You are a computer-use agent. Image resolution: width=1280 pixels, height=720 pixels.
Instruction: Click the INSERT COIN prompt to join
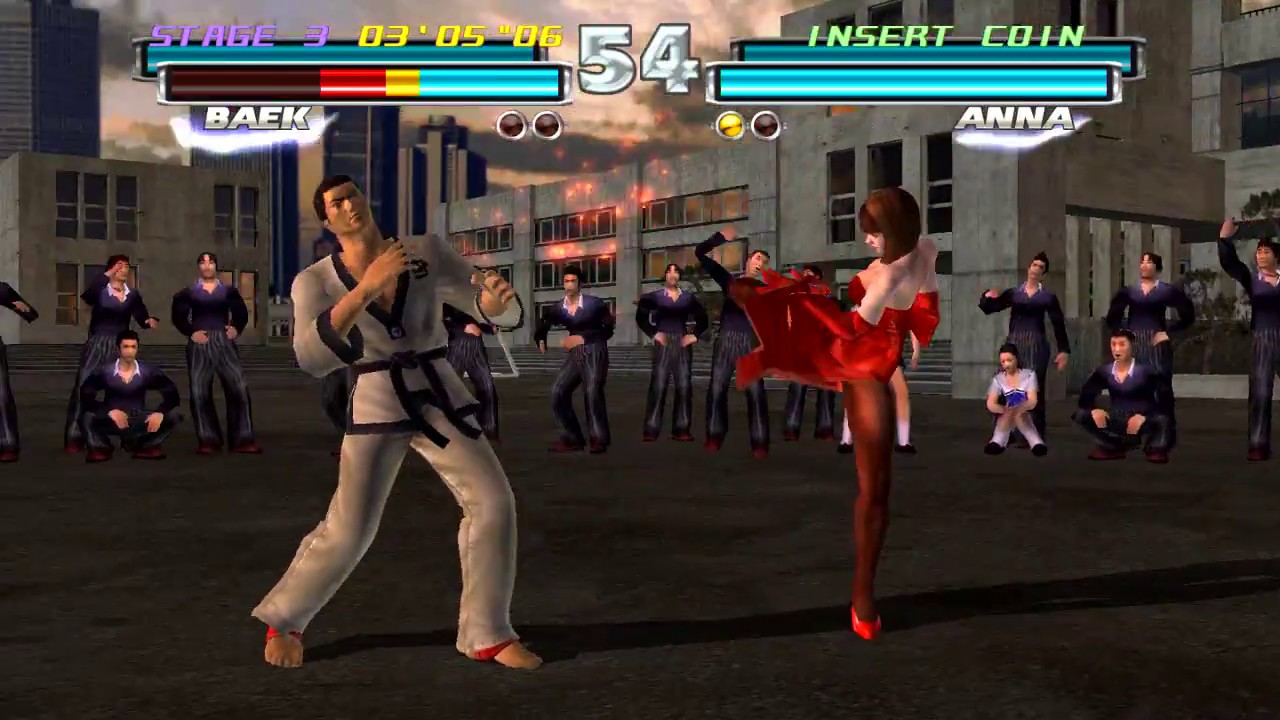click(945, 33)
